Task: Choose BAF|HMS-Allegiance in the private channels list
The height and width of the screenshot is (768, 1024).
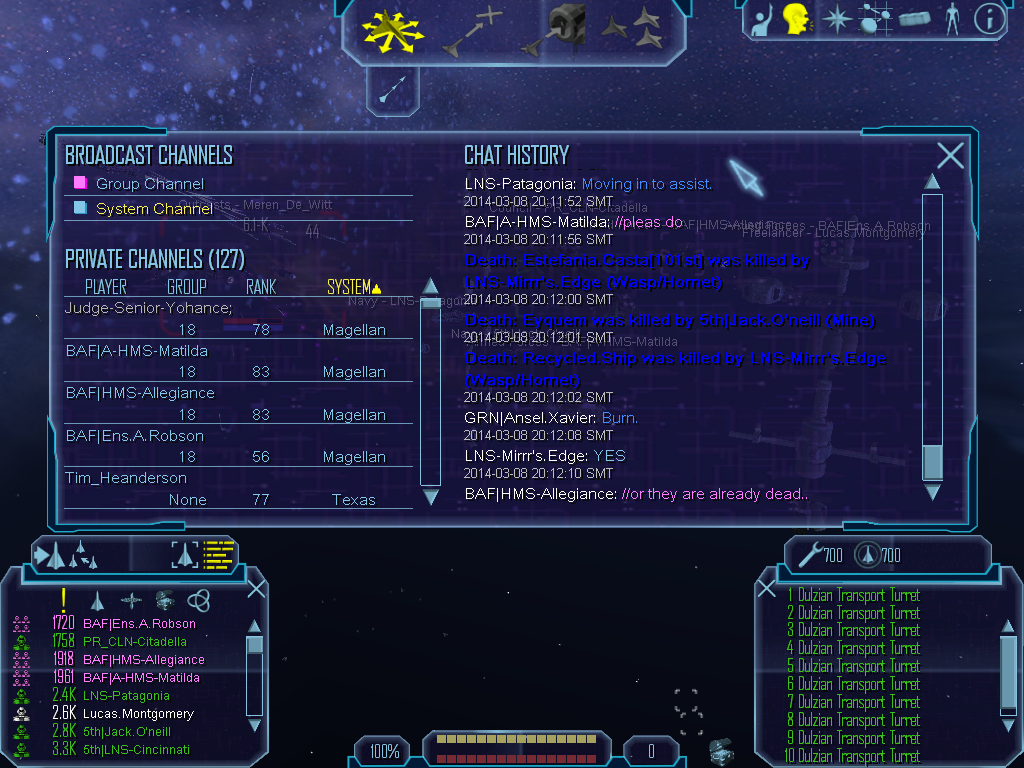Action: tap(140, 393)
